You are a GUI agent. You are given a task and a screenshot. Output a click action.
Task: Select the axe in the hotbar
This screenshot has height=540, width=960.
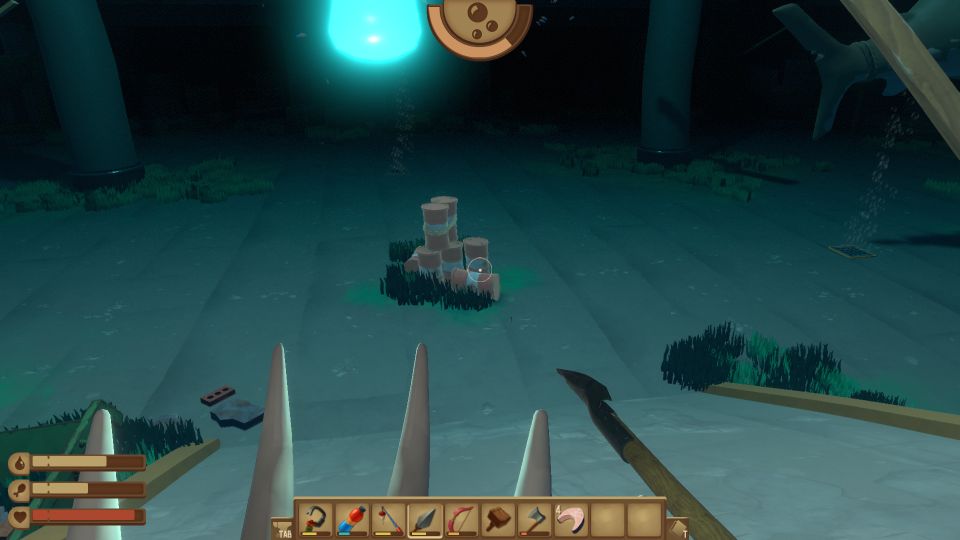(534, 518)
